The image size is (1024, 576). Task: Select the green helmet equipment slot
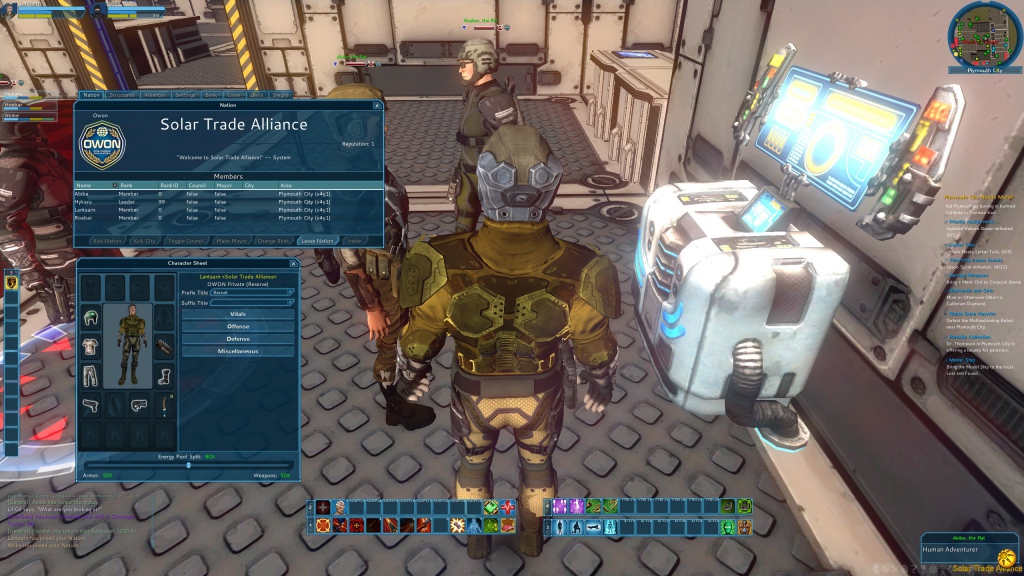(92, 318)
